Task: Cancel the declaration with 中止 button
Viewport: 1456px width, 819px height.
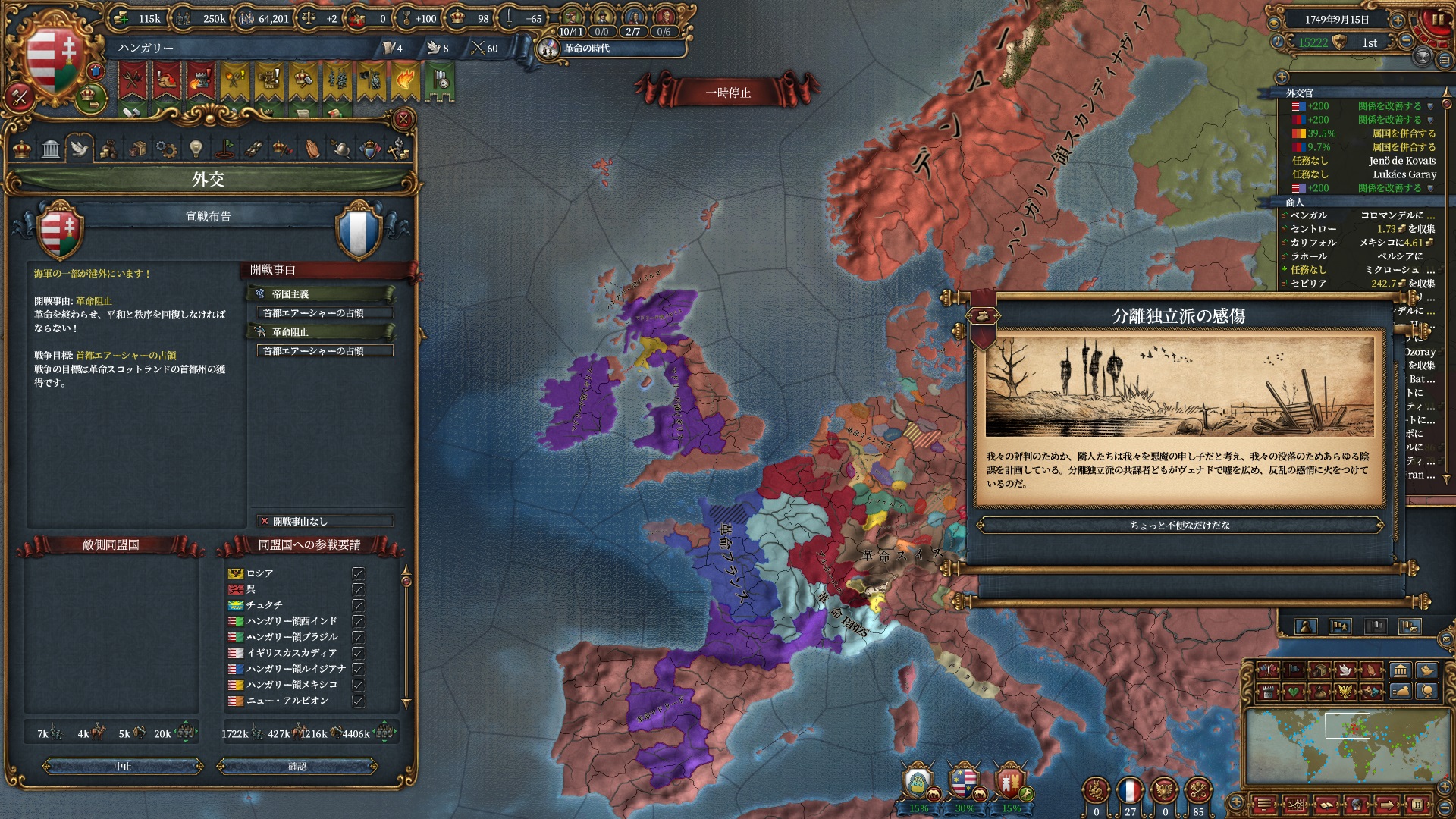Action: click(123, 767)
